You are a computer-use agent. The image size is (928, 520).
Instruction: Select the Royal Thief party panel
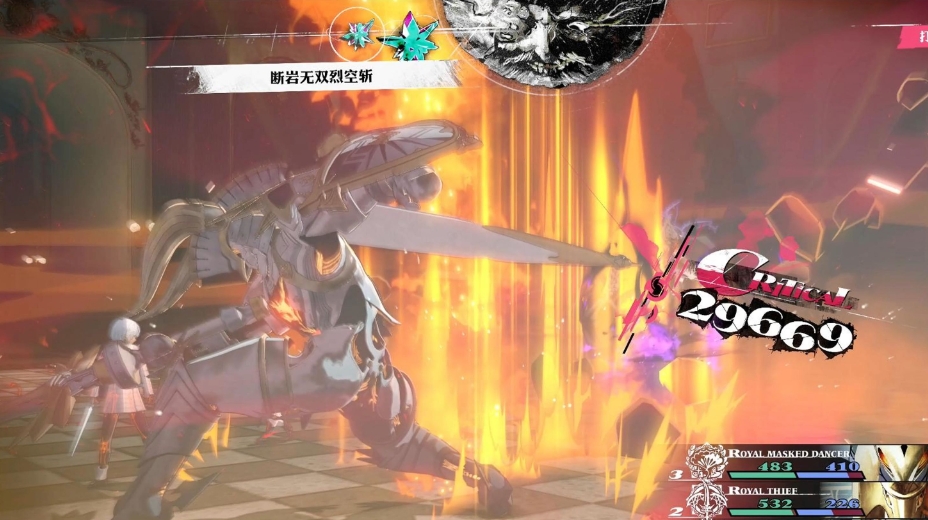pyautogui.click(x=800, y=498)
